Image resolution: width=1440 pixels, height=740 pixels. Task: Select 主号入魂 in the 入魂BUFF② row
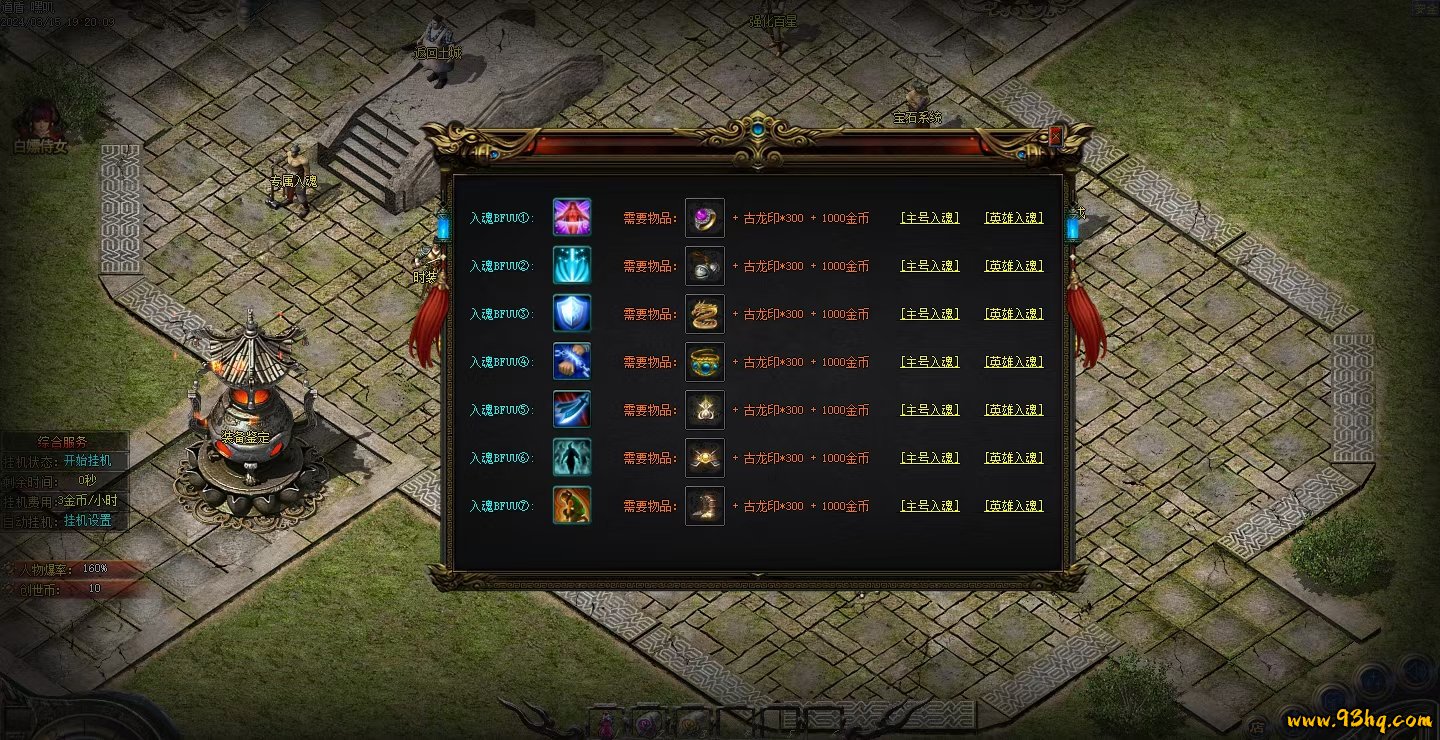930,266
